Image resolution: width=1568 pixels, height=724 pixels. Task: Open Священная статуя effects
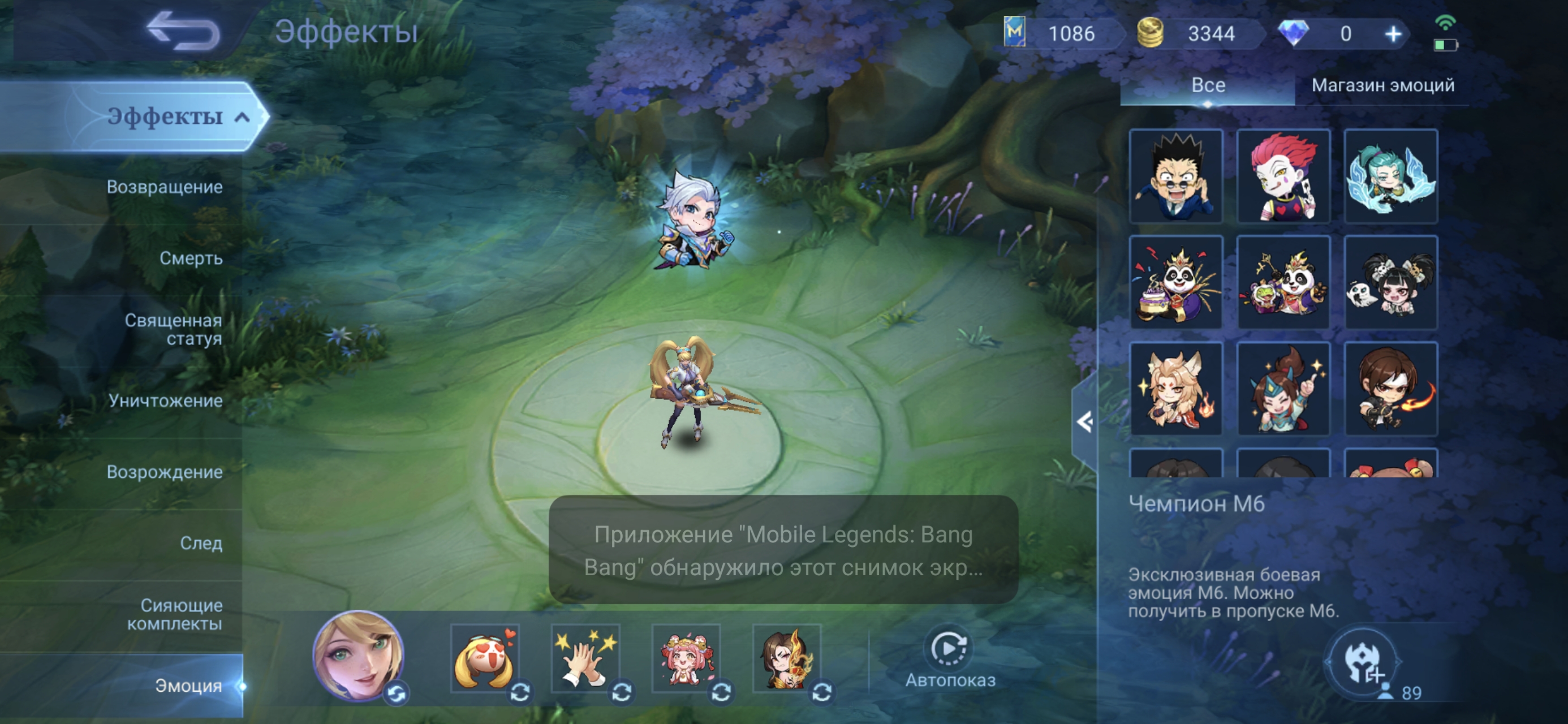[x=173, y=329]
